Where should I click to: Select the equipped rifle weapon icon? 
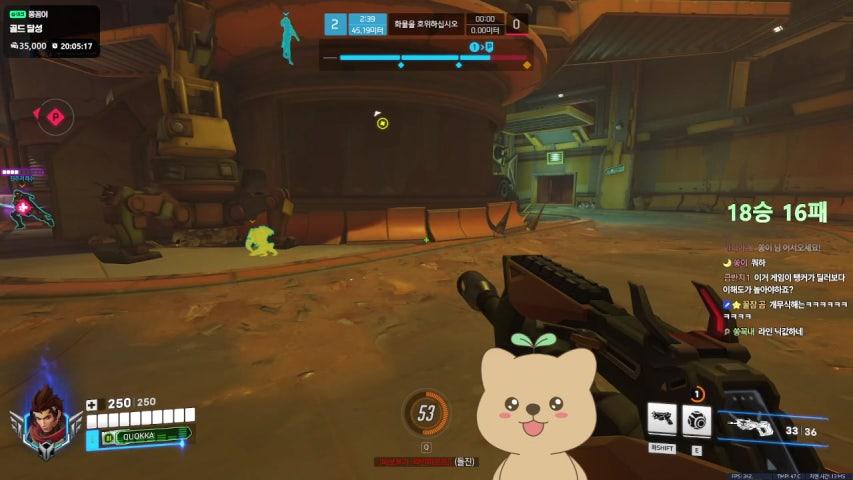click(751, 426)
